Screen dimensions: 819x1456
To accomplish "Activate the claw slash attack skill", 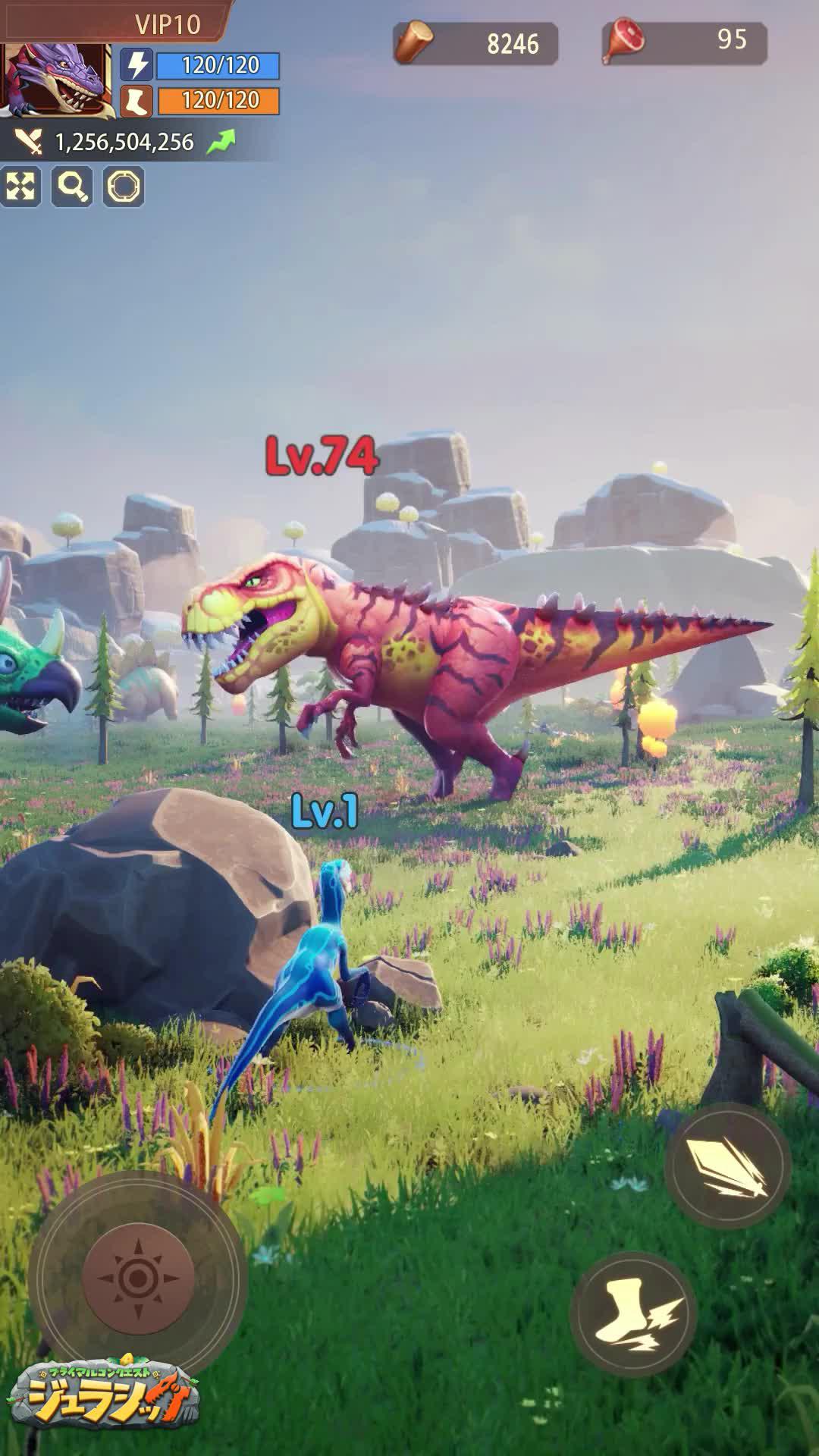I will 727,1166.
